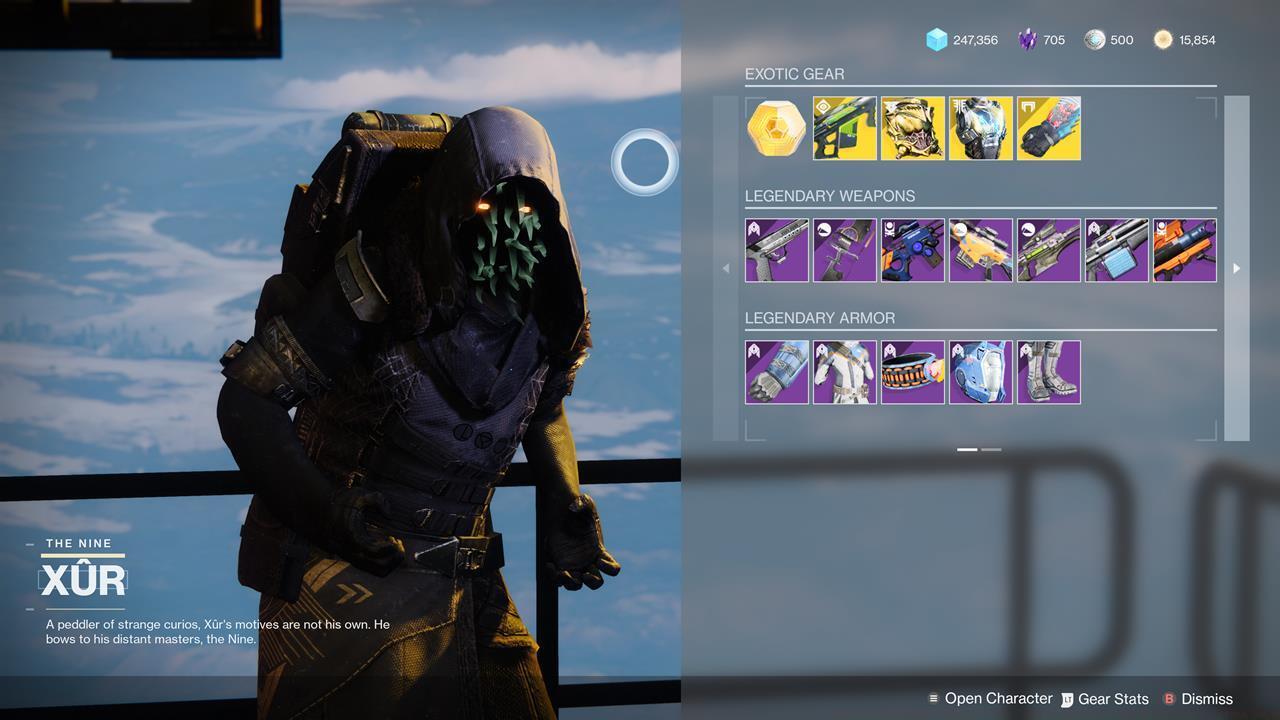Select the ornate exotic helmet

tap(913, 128)
